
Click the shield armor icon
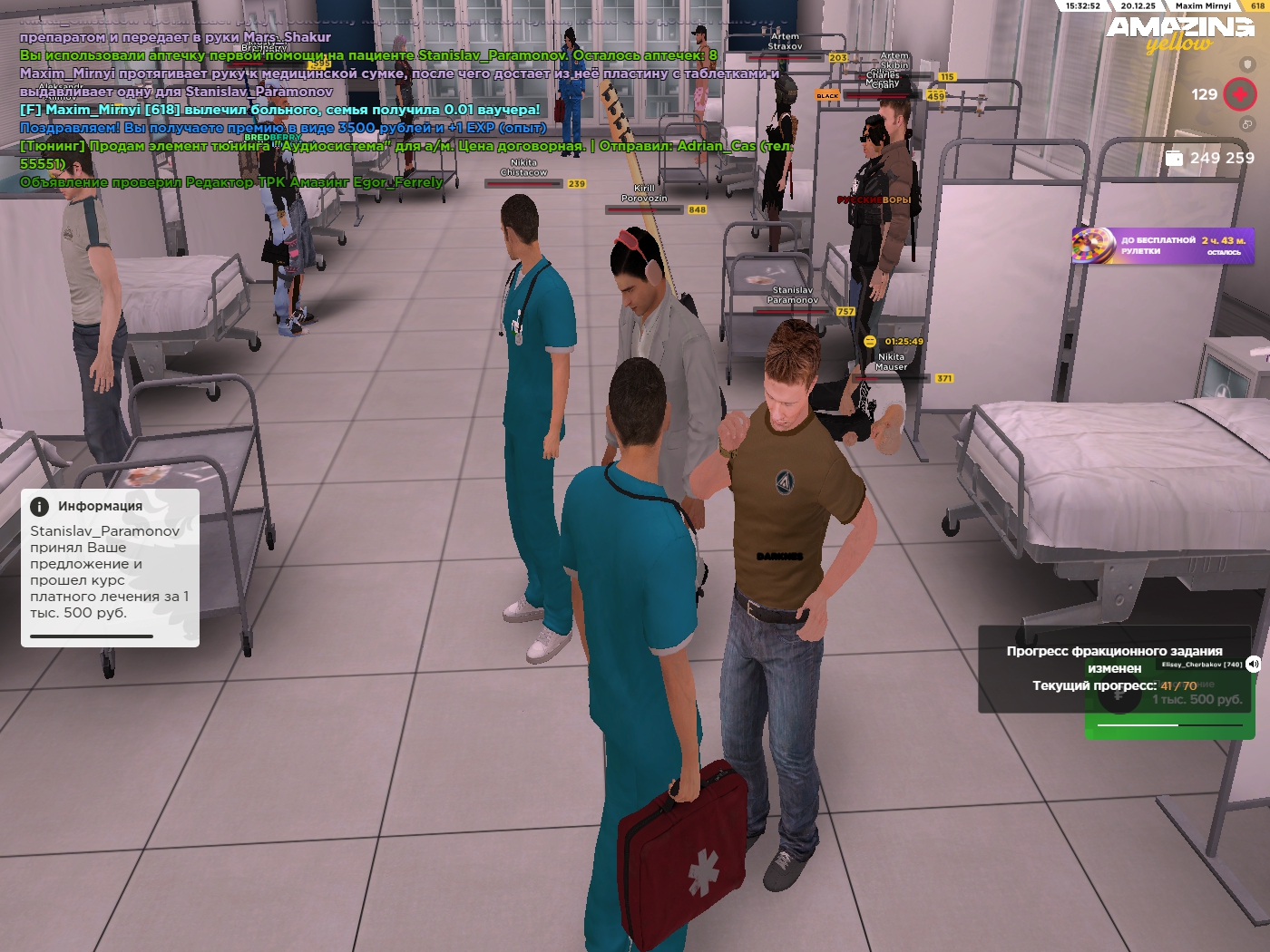pos(1247,64)
